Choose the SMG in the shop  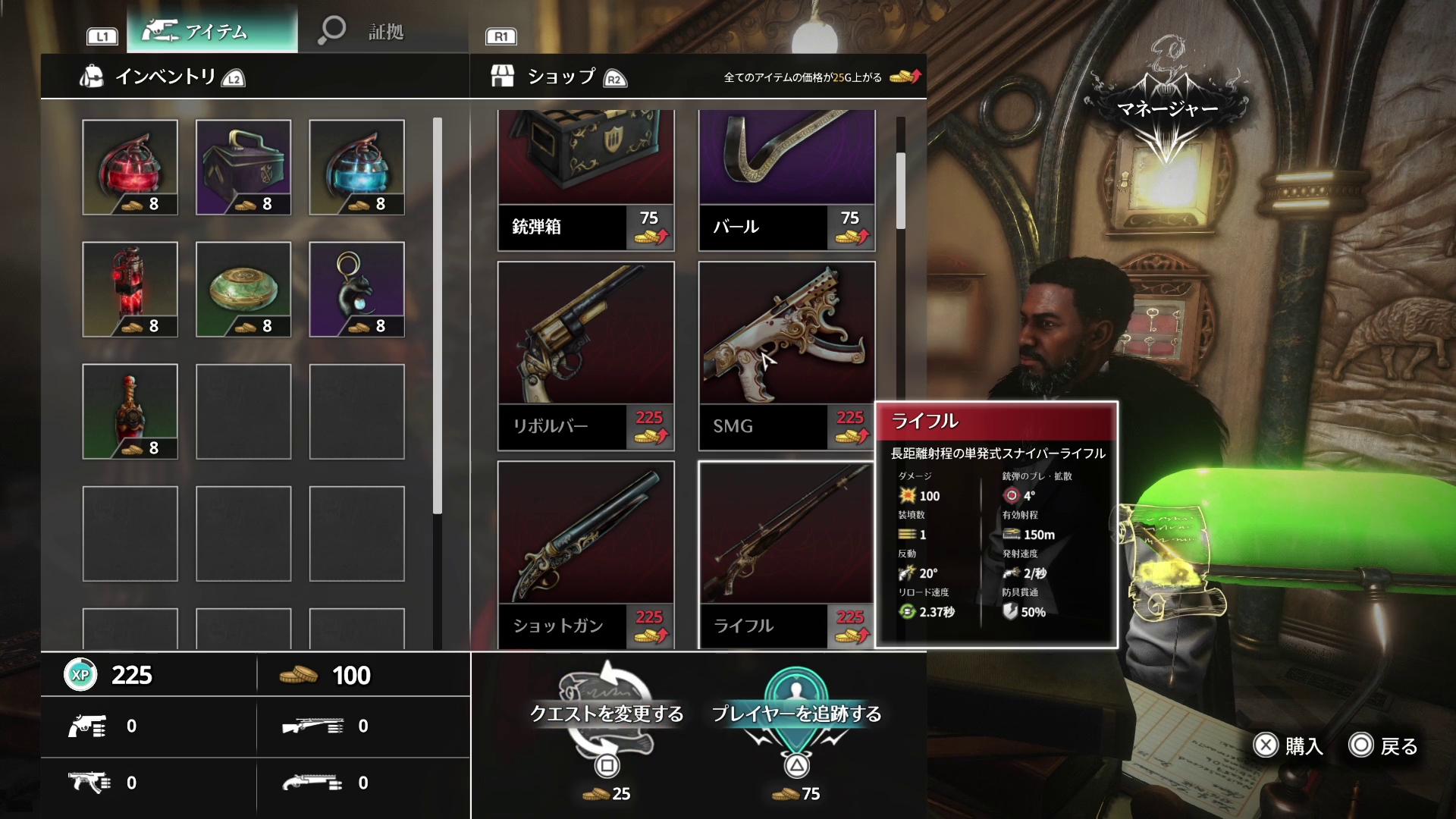coord(786,355)
